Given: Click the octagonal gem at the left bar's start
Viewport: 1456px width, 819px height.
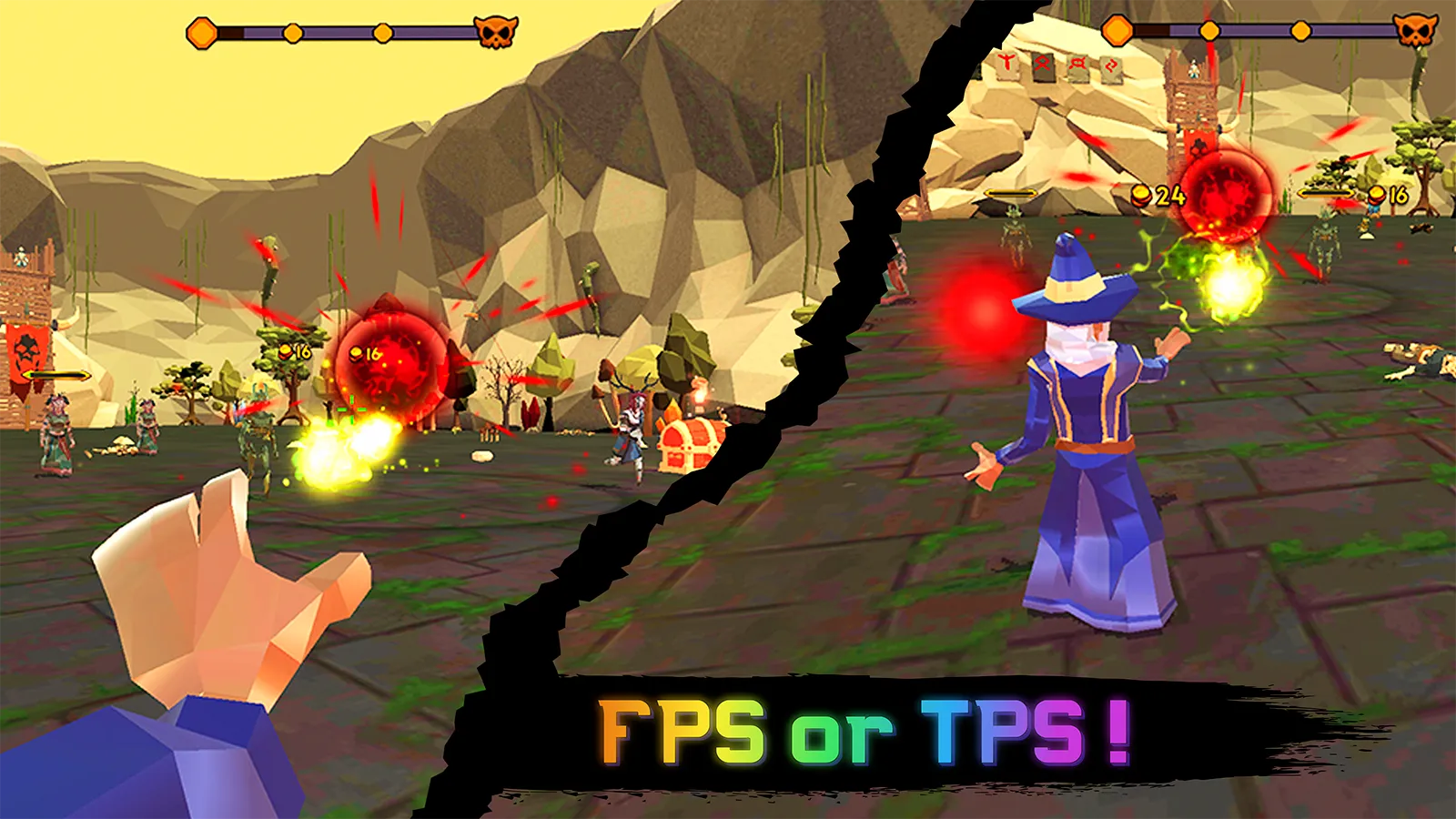Looking at the screenshot, I should 200,31.
